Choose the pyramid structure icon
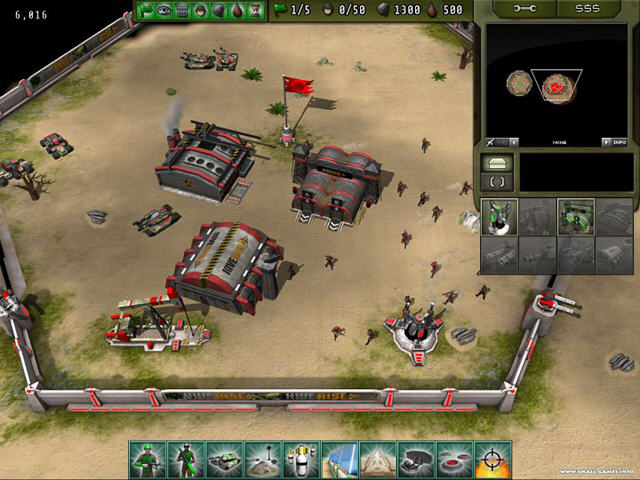 click(x=377, y=459)
